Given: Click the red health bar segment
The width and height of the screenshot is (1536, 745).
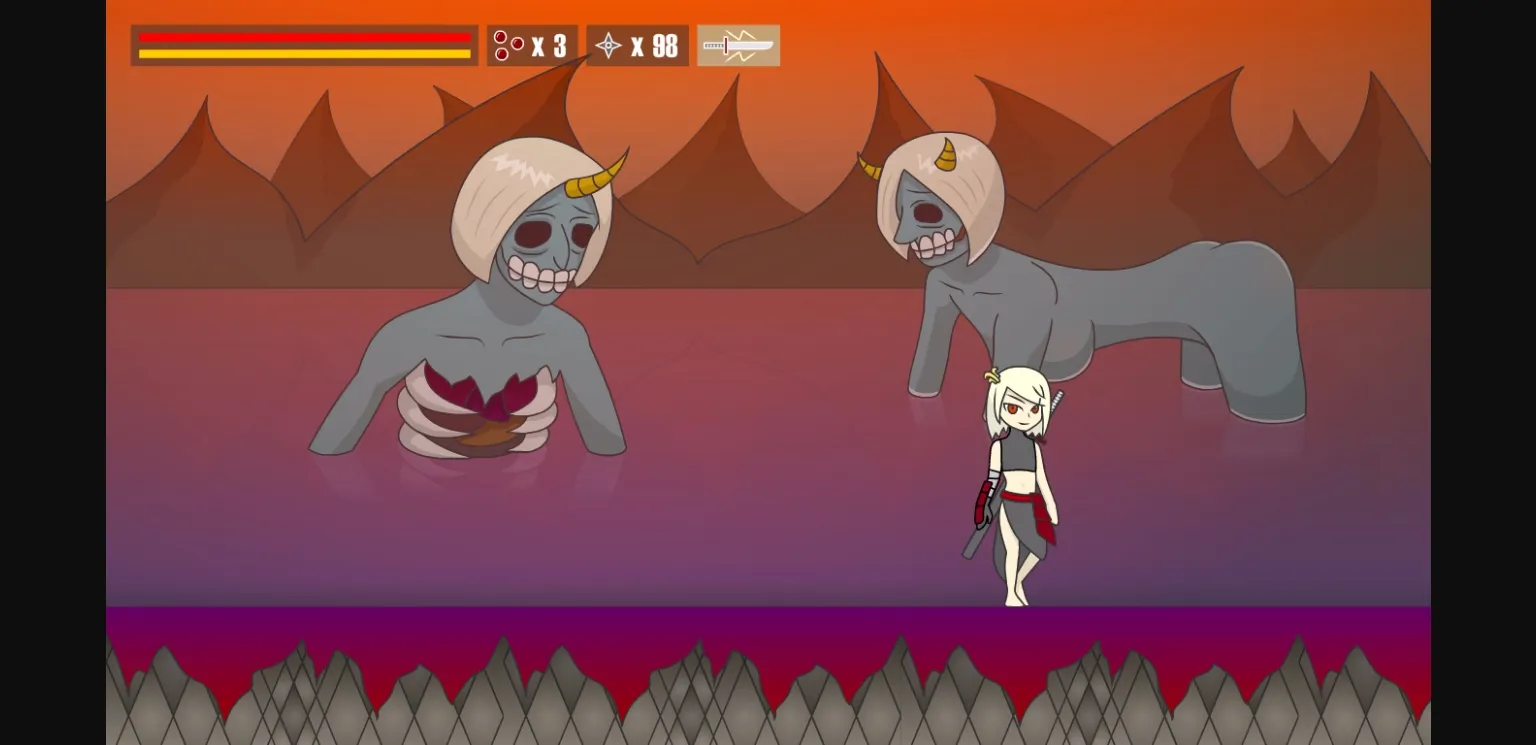Looking at the screenshot, I should [x=300, y=36].
